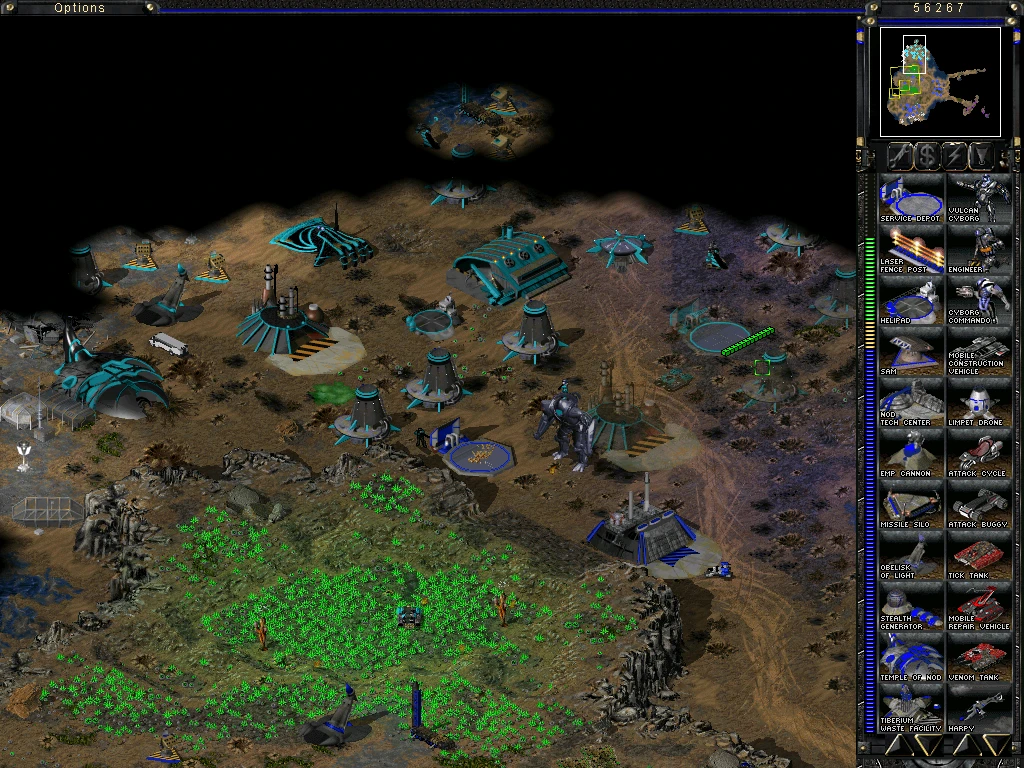Select the Nod Tech Center icon
Image resolution: width=1024 pixels, height=768 pixels.
coord(911,403)
